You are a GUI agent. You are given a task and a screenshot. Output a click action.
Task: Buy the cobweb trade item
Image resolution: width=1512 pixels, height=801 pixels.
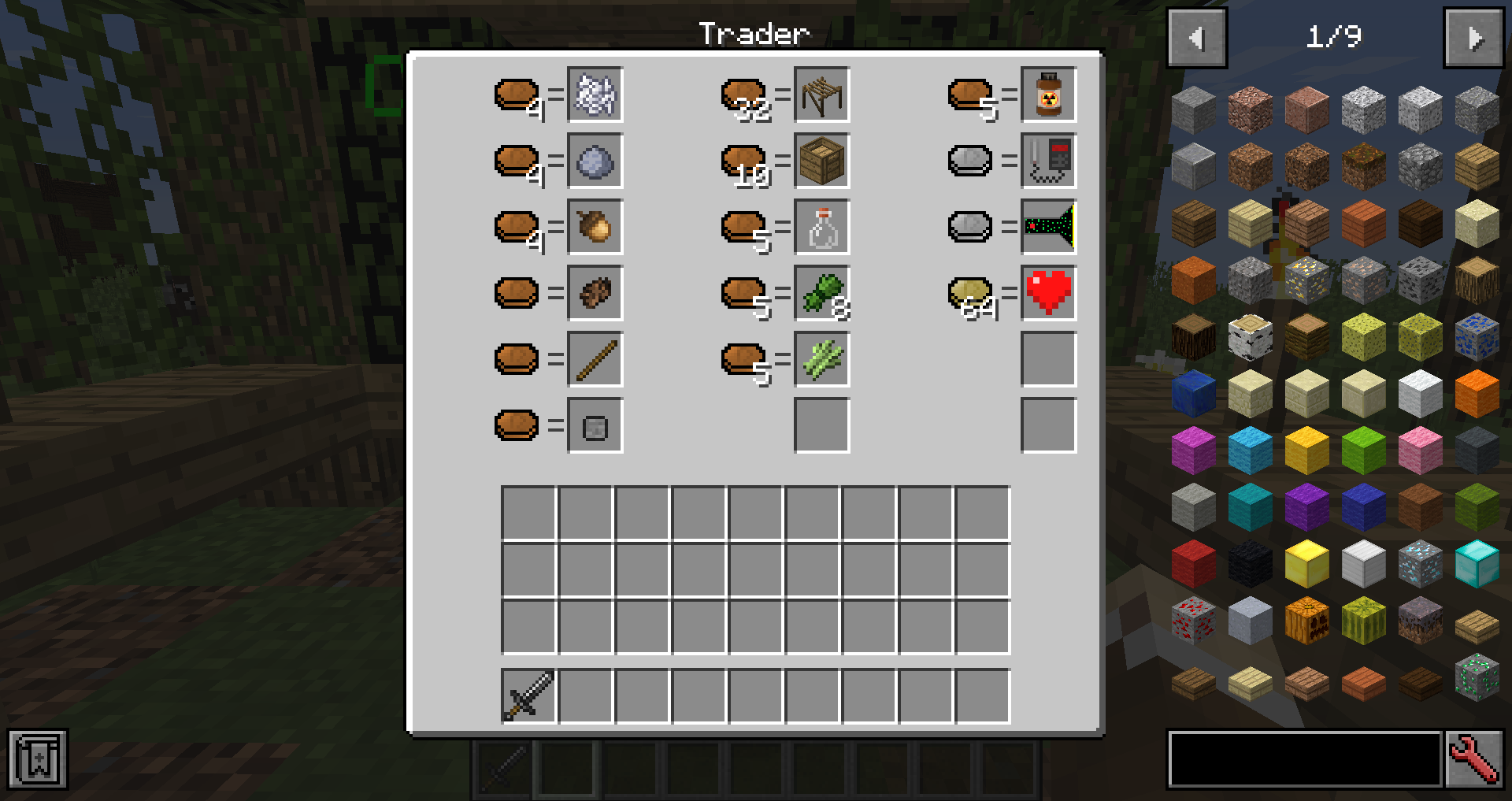595,95
